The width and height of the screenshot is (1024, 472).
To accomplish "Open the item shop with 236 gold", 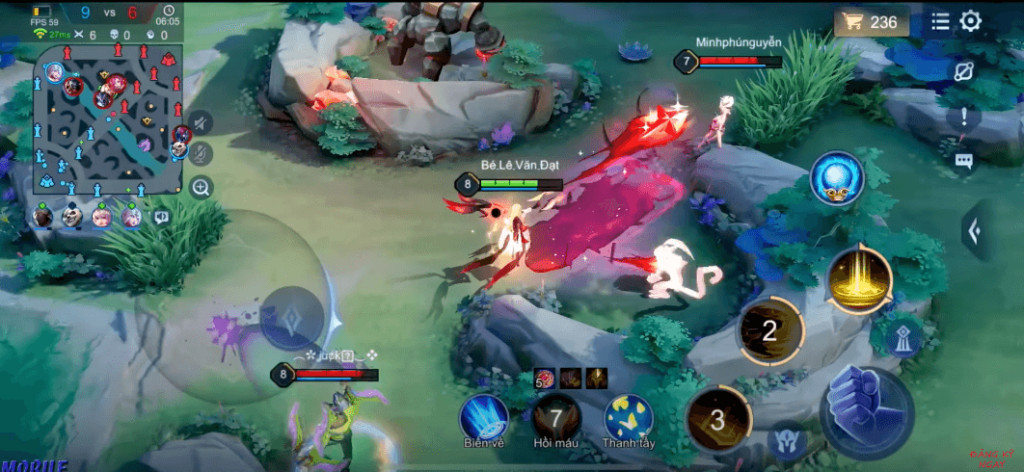I will point(872,22).
